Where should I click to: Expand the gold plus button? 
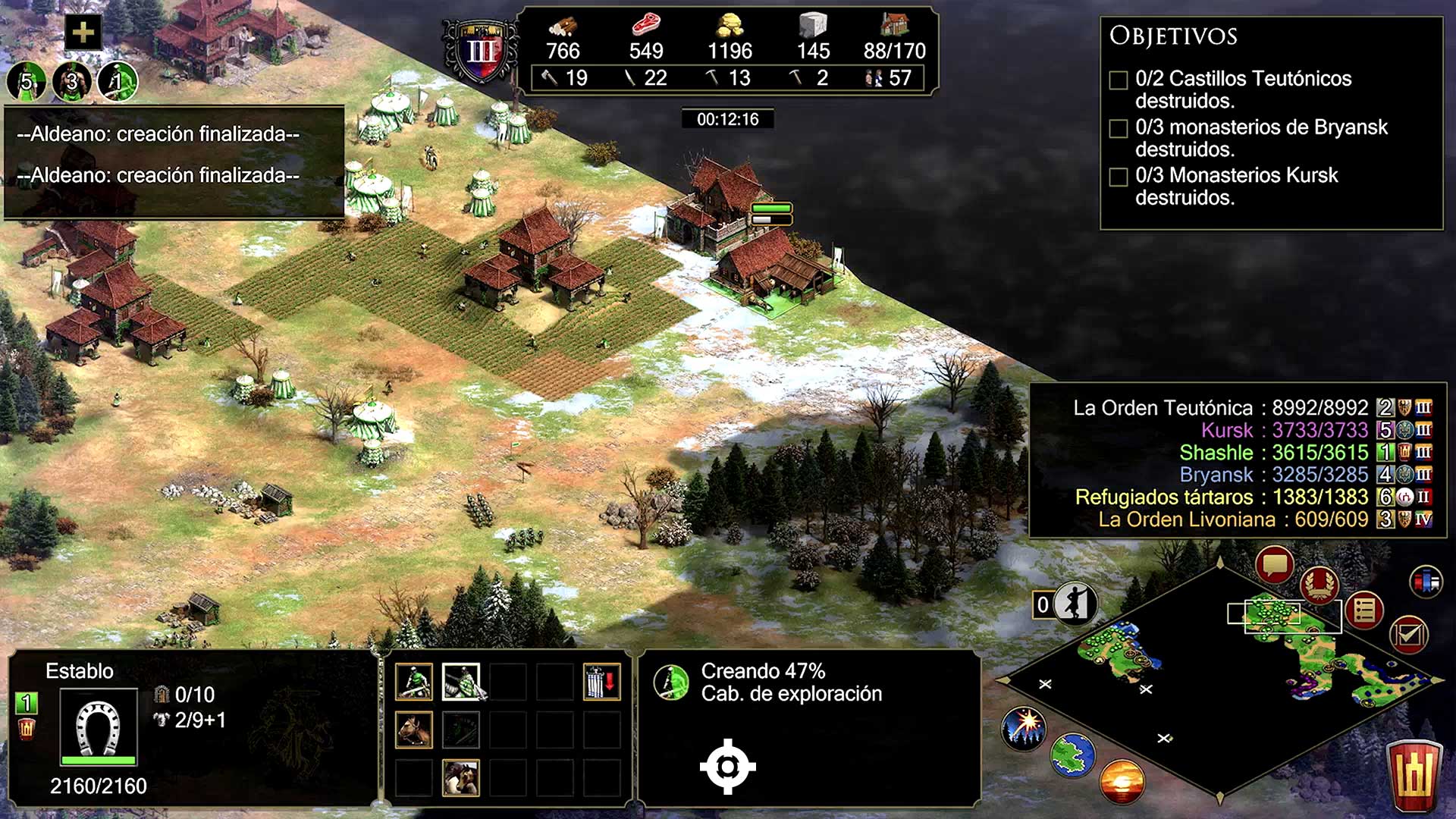pyautogui.click(x=83, y=32)
